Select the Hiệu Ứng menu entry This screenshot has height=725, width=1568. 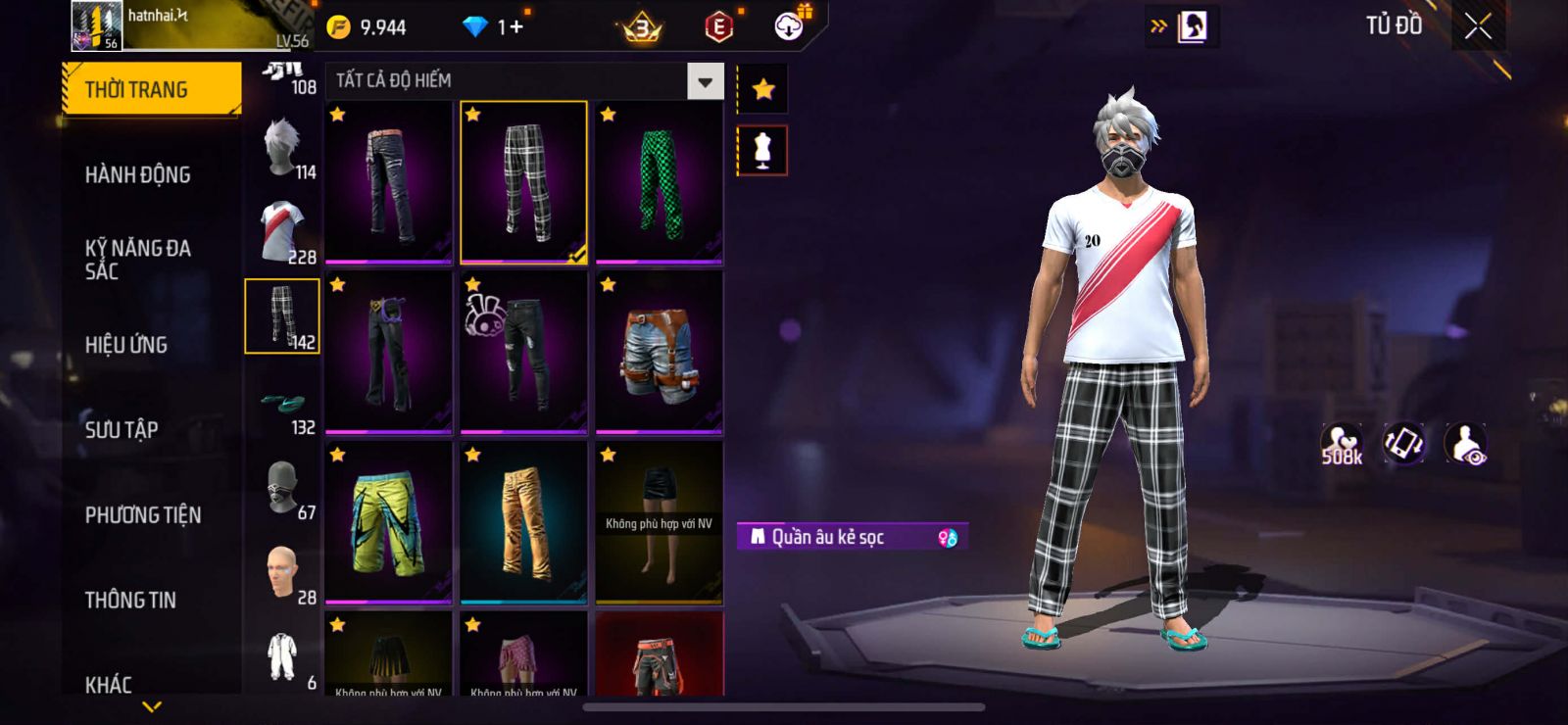pyautogui.click(x=126, y=345)
